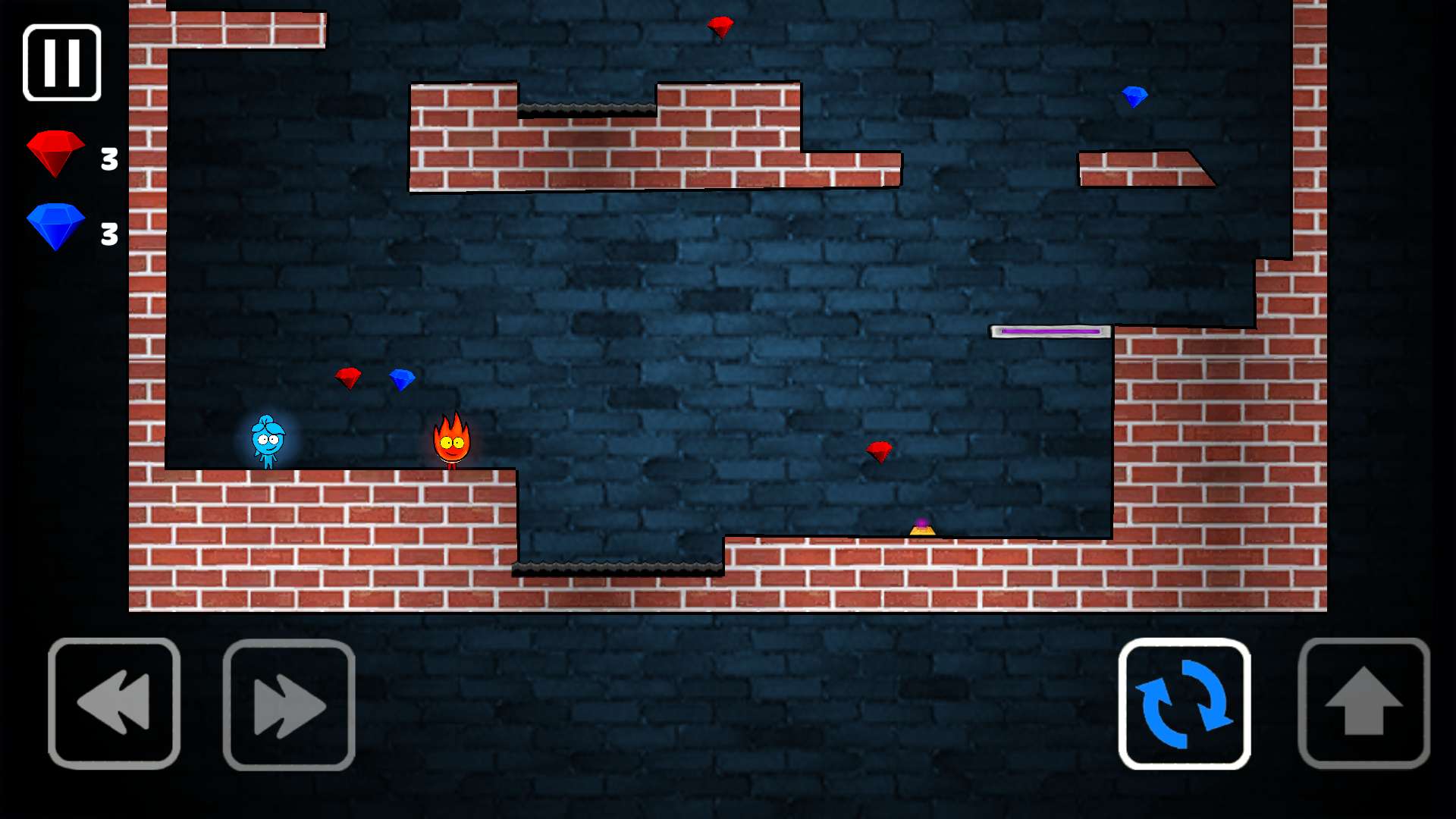
Task: Pause the game
Action: pyautogui.click(x=62, y=63)
